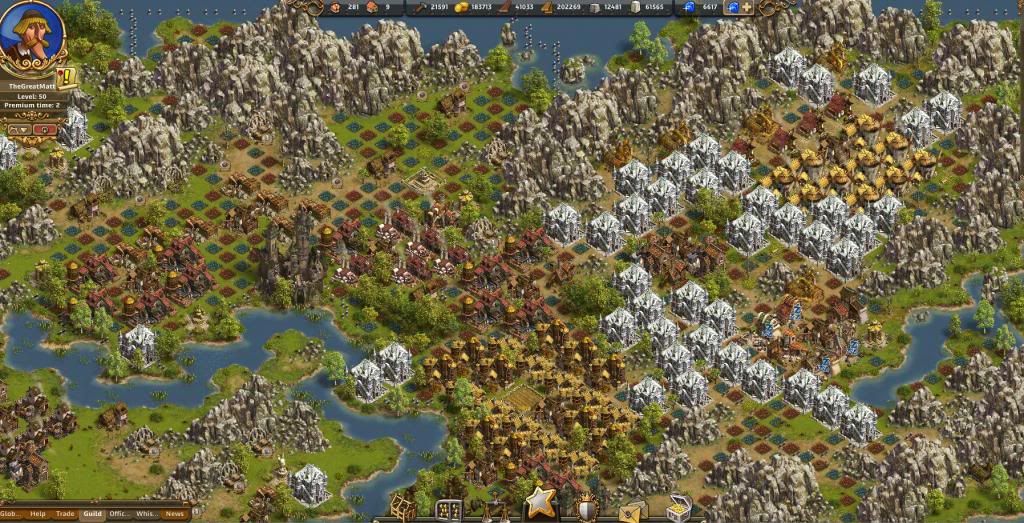Buy more gems with the plus button
Image resolution: width=1024 pixels, height=523 pixels.
(746, 7)
